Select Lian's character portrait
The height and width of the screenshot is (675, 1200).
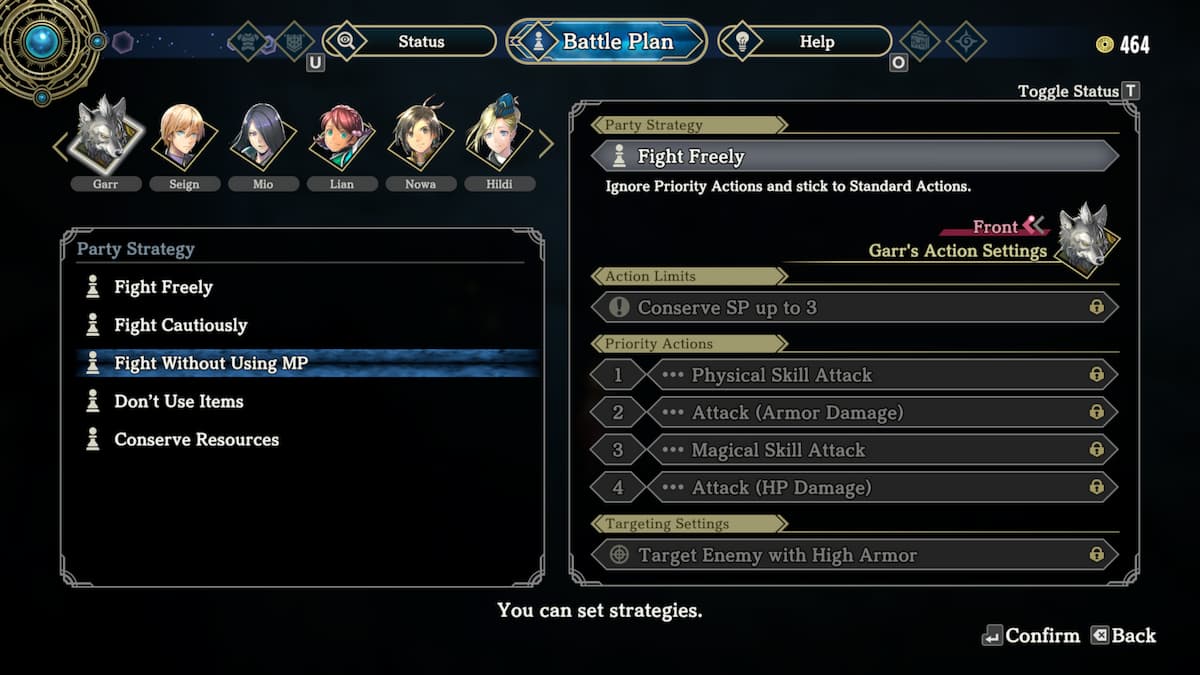(x=342, y=135)
